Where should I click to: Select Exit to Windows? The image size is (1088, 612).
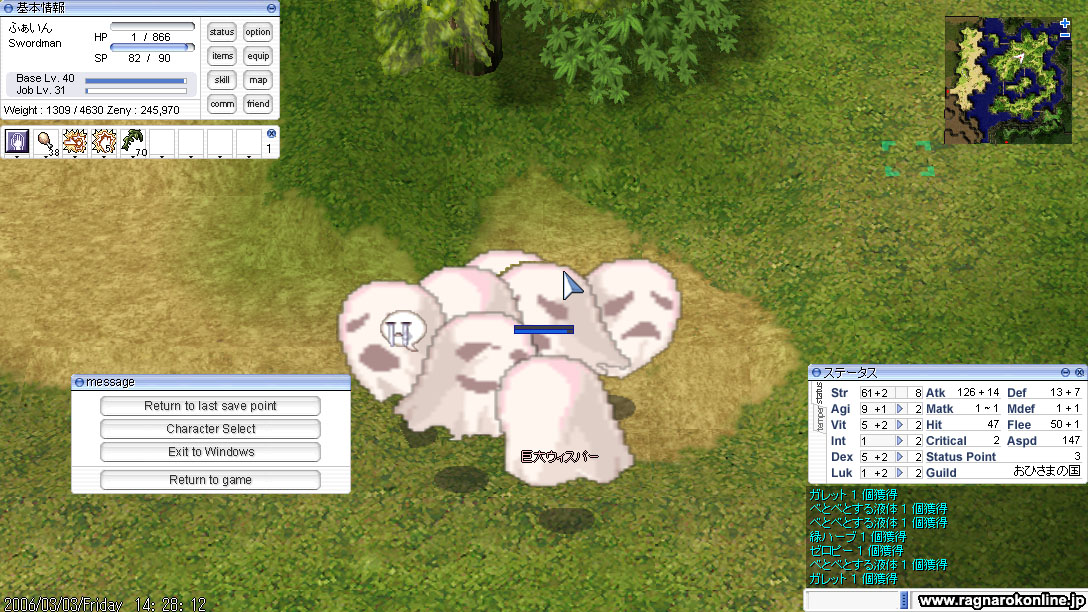coord(210,452)
